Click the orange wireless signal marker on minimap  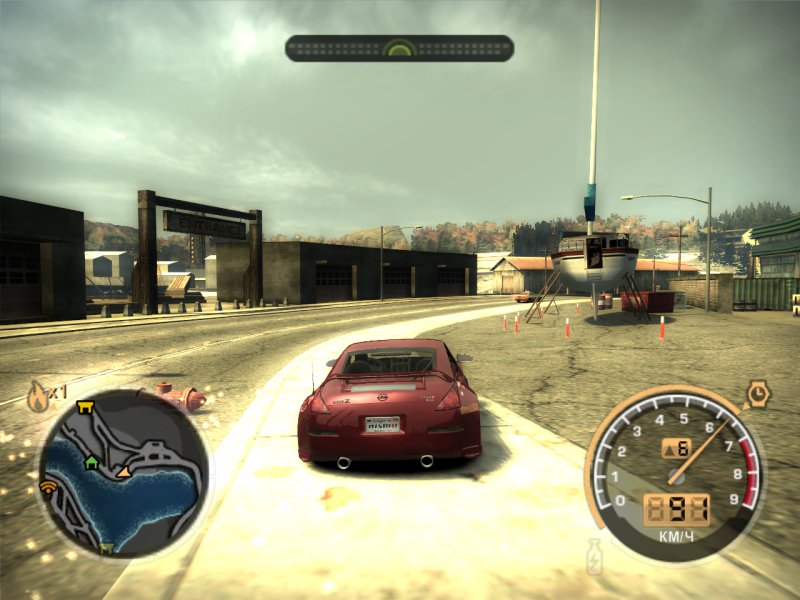tap(48, 488)
